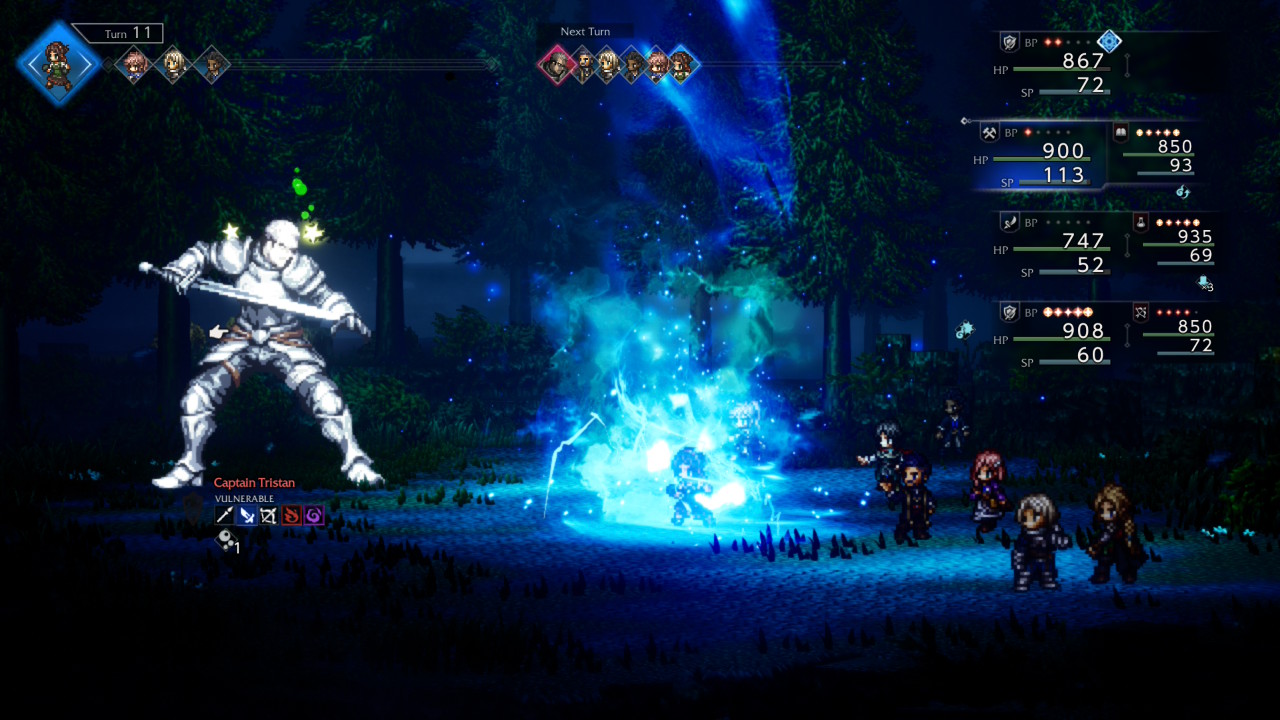
Task: Click the glowing blue diamond latent power icon
Action: point(1109,42)
